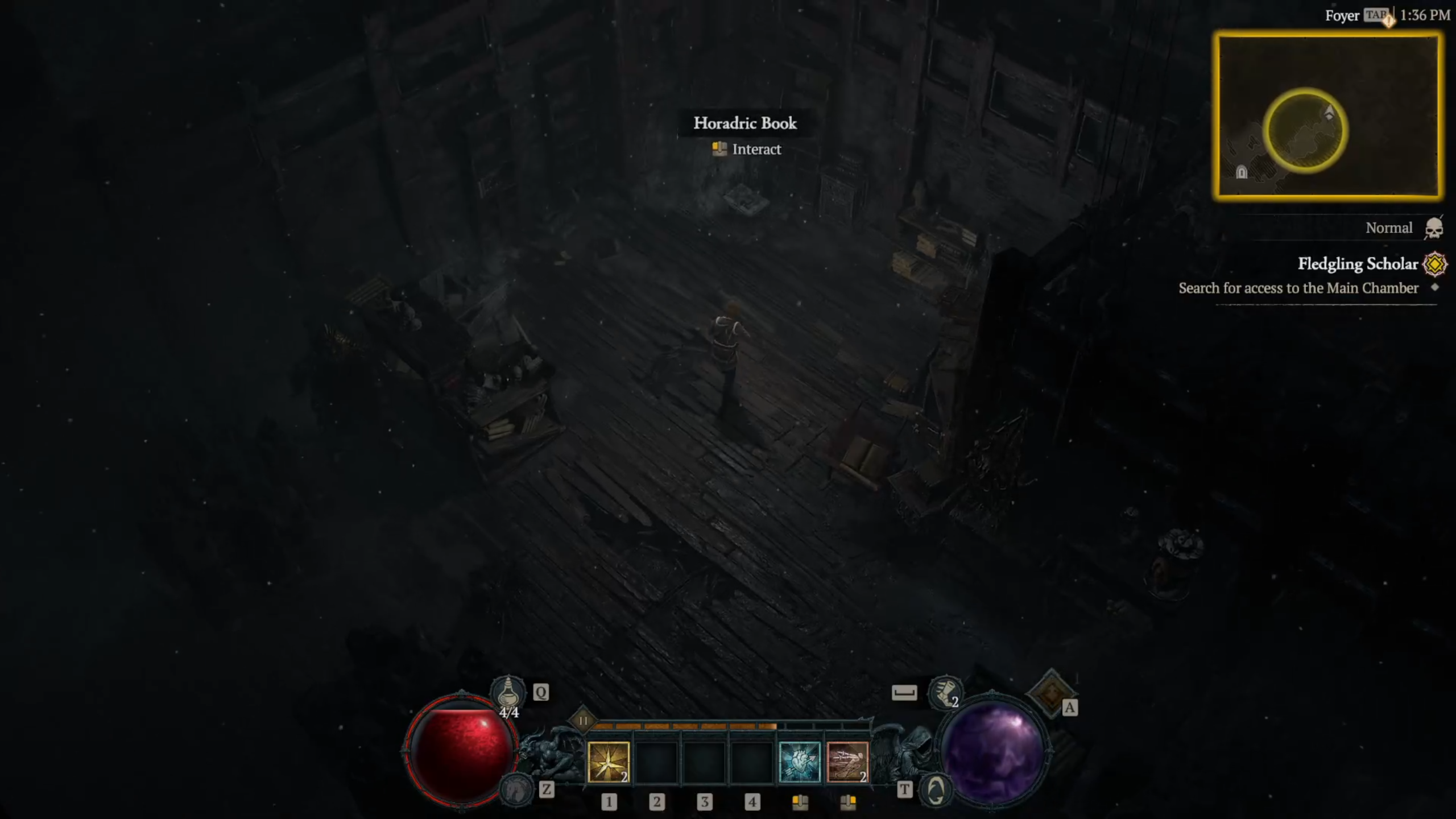The width and height of the screenshot is (1456, 819).
Task: Open the town portal swirl icon
Action: 936,790
